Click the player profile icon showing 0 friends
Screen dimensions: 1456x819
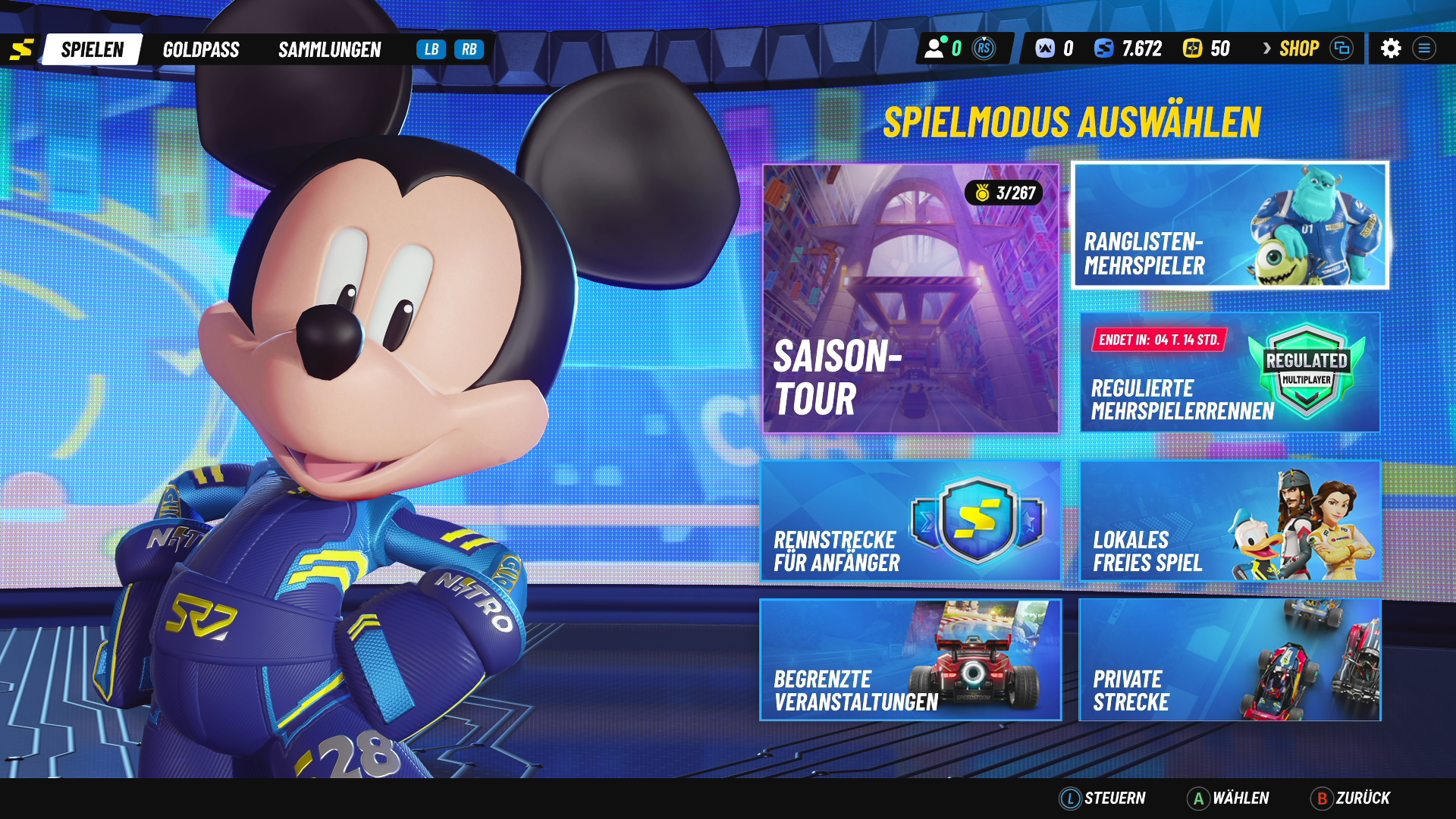click(934, 48)
